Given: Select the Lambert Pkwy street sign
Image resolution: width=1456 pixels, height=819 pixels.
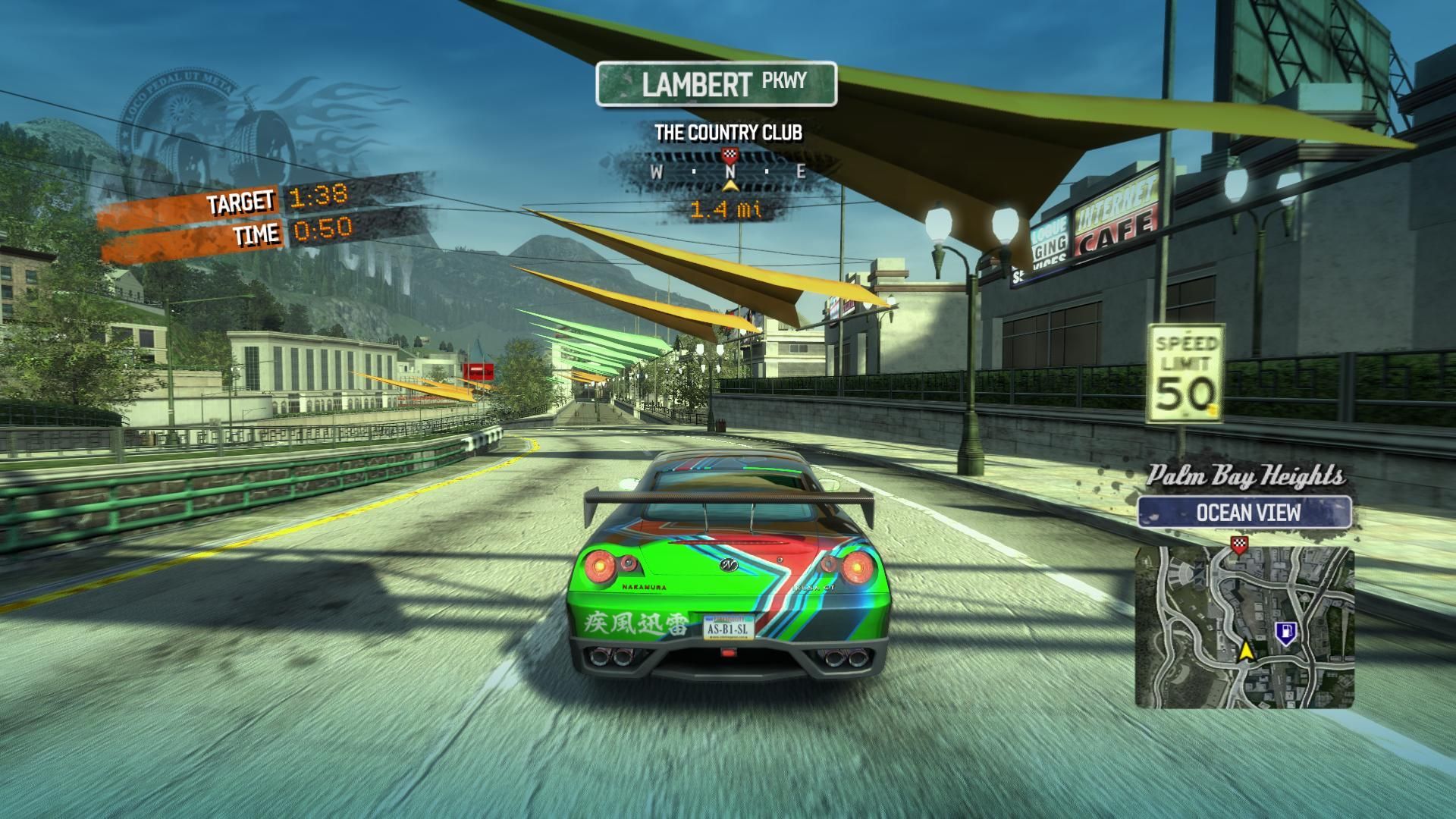Looking at the screenshot, I should [x=716, y=83].
